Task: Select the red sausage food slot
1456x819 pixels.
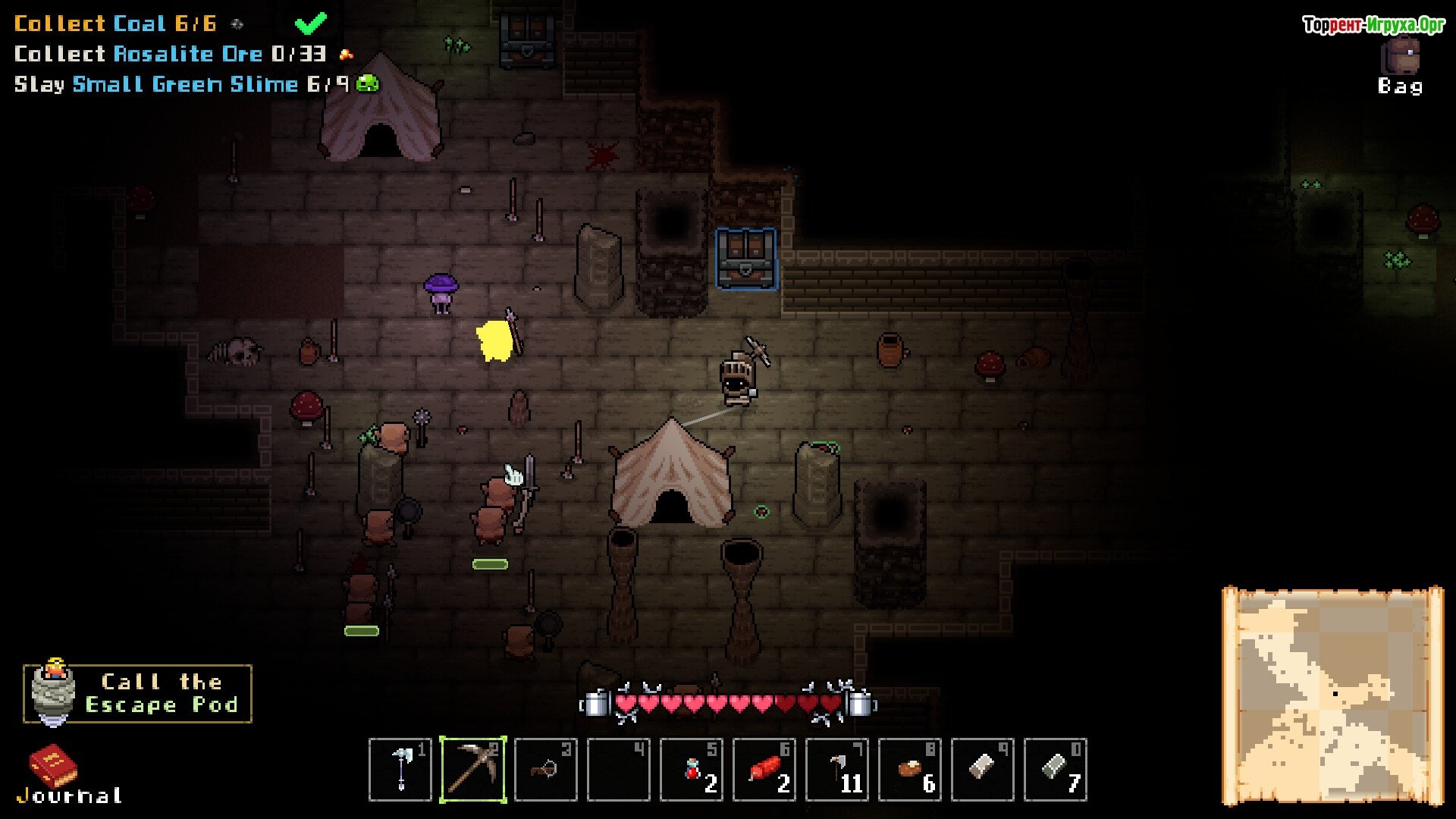Action: (764, 770)
